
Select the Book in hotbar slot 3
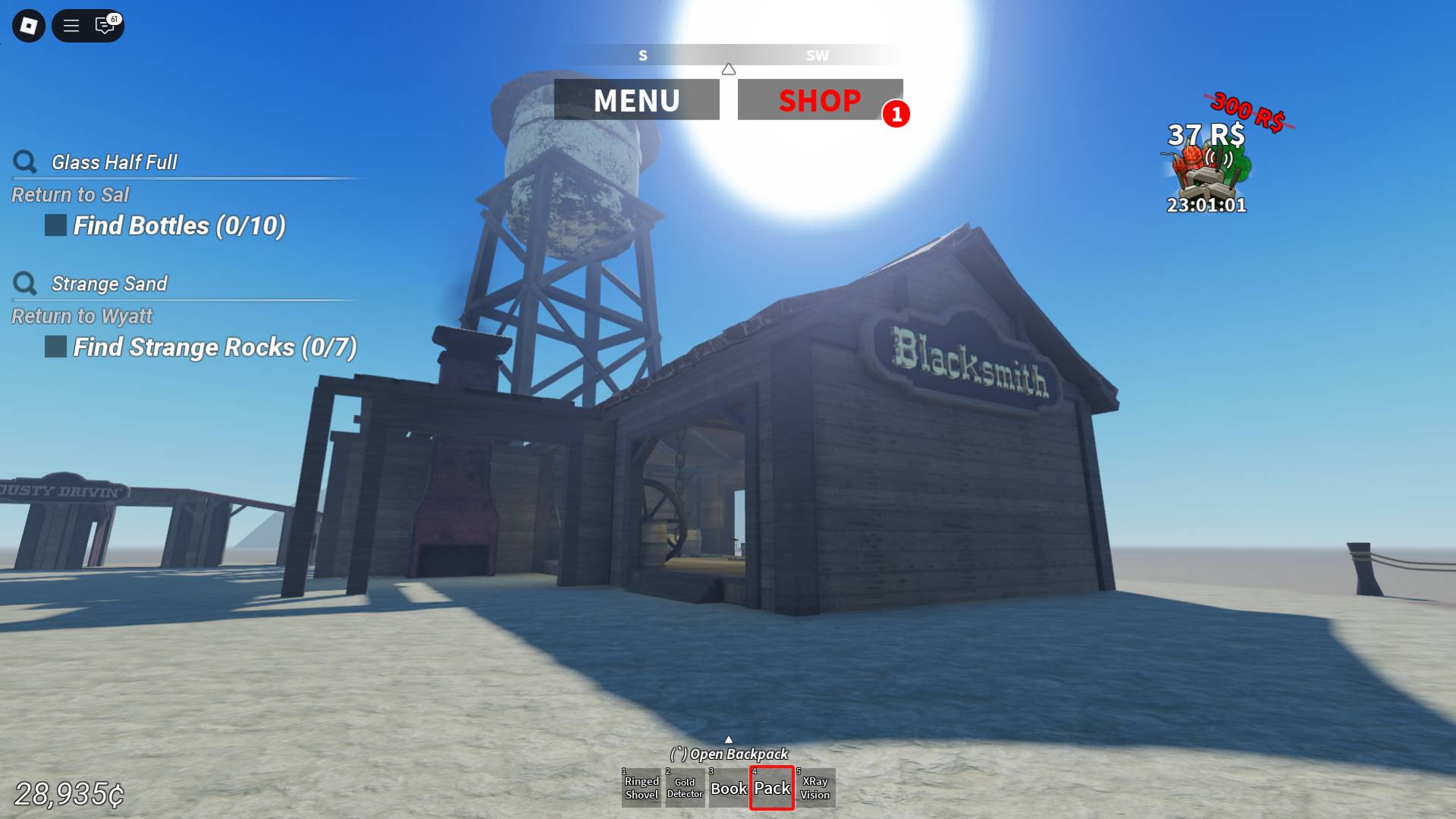point(729,788)
